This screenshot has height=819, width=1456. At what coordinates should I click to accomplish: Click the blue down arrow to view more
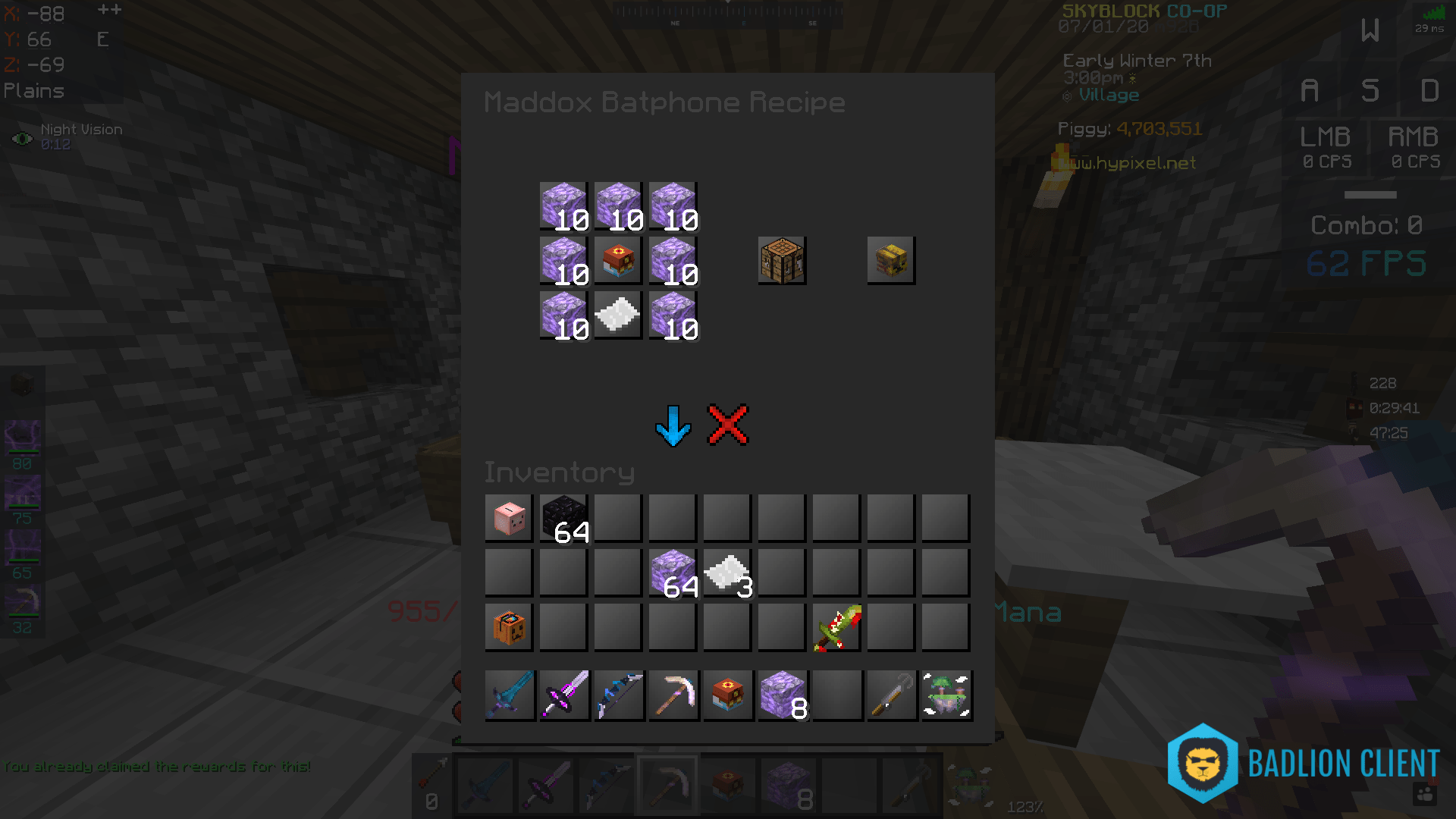pos(673,425)
